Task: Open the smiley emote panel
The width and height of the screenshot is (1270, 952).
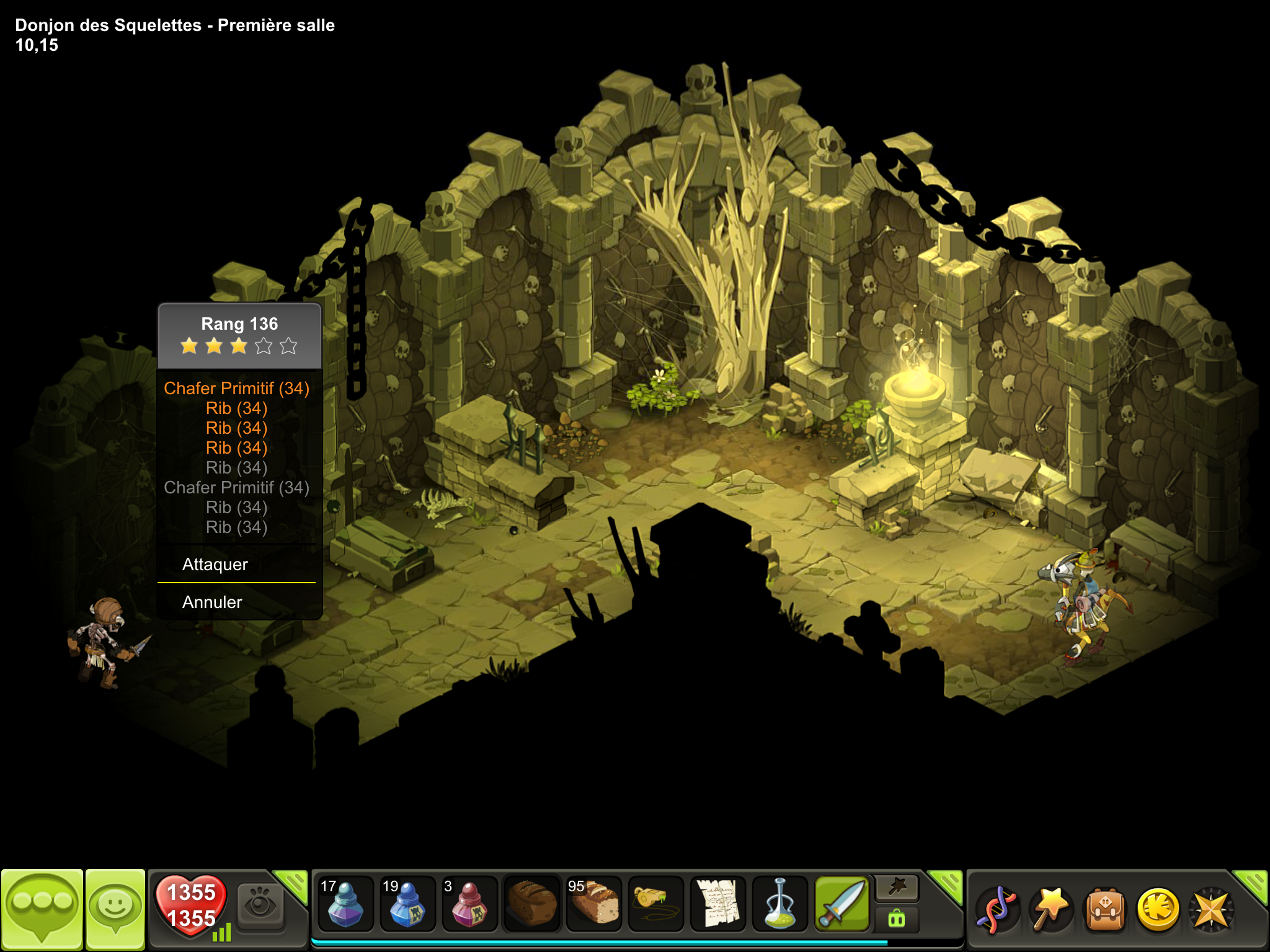Action: [x=115, y=909]
